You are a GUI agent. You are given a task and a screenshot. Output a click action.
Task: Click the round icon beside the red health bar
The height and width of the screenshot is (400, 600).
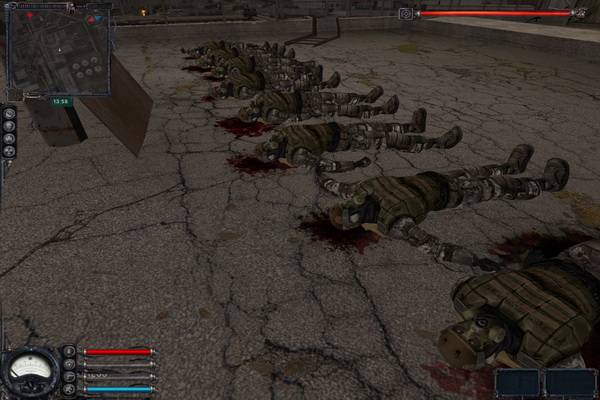[69, 352]
